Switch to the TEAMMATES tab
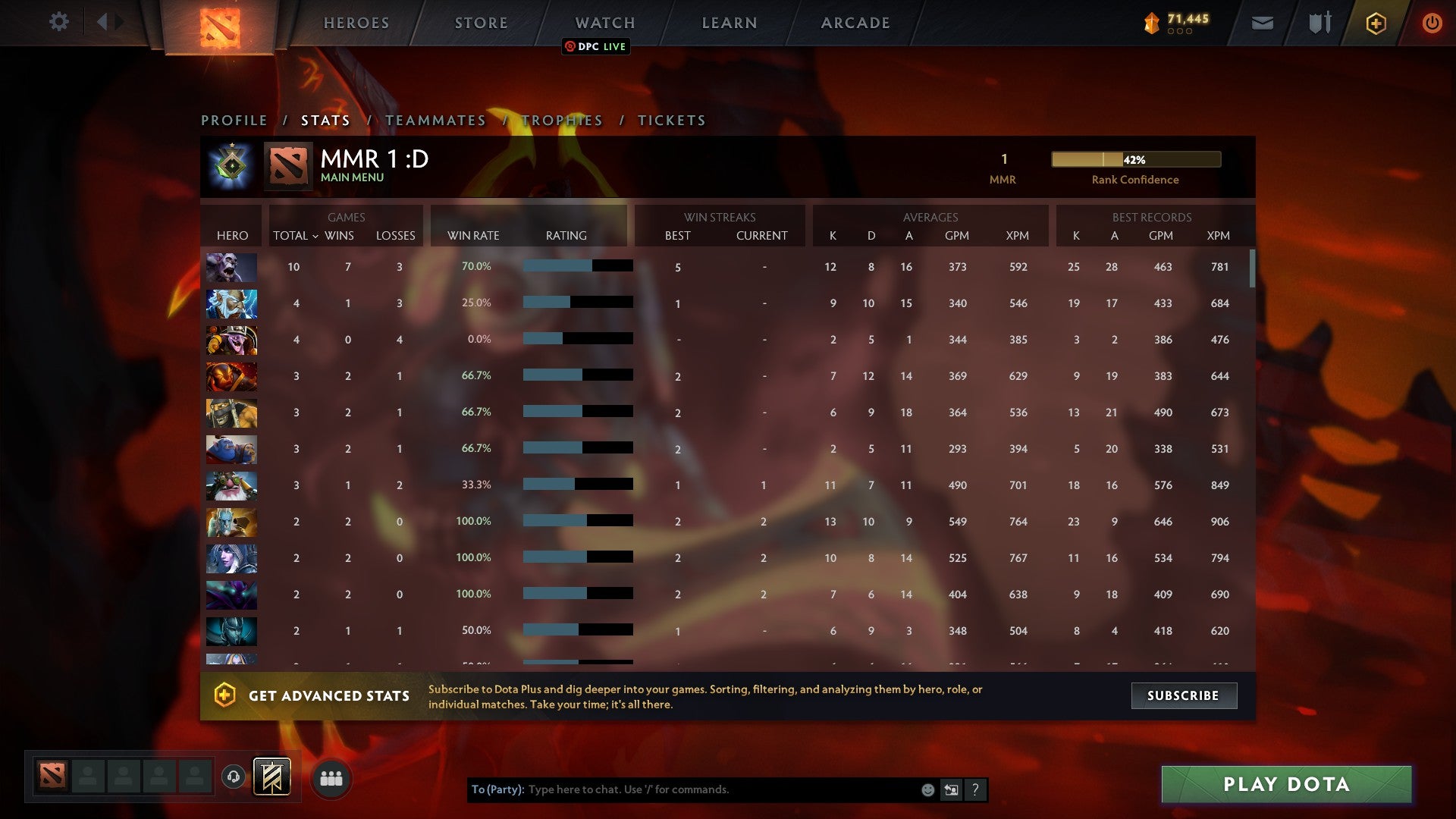This screenshot has height=819, width=1456. click(436, 120)
